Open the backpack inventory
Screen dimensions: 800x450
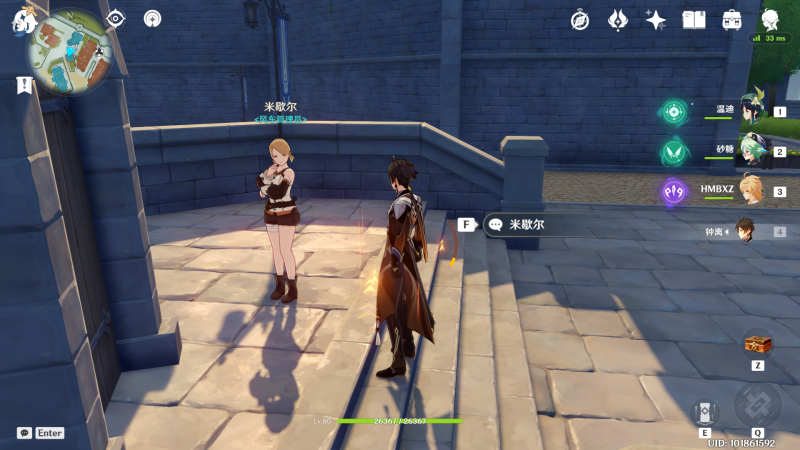732,20
